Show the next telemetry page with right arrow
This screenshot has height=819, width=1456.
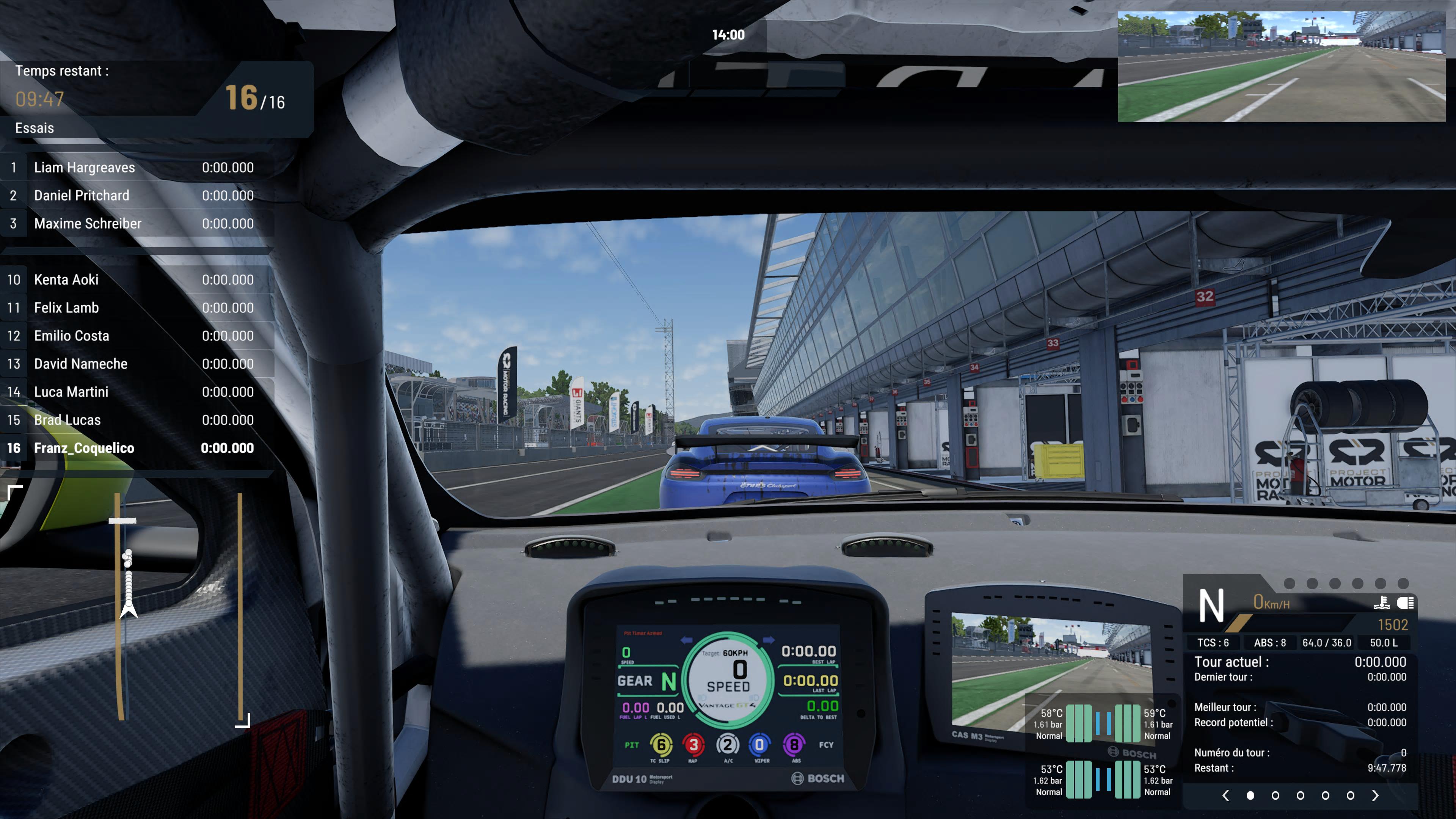(1375, 795)
